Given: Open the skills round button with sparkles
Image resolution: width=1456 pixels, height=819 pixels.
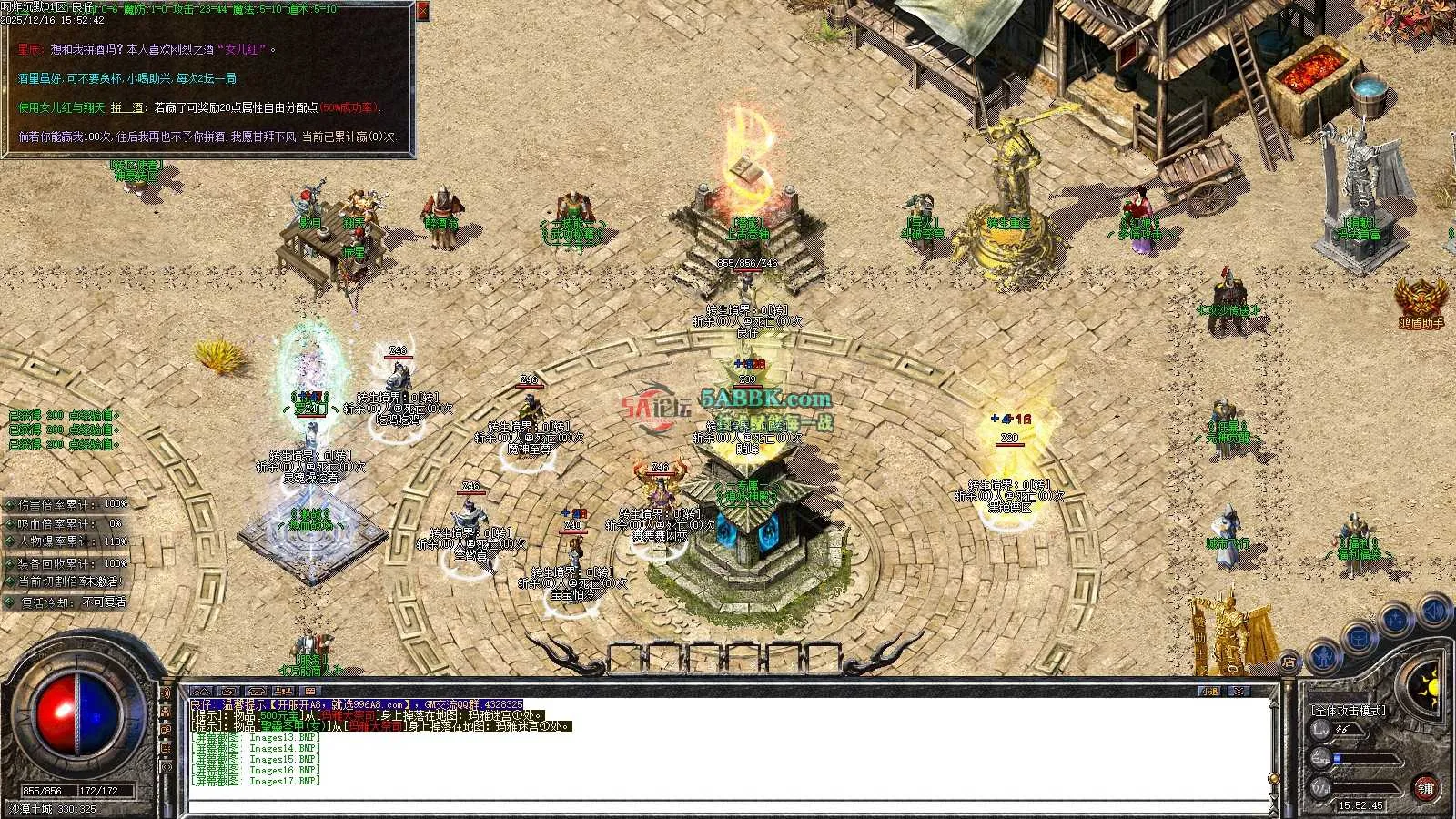Looking at the screenshot, I should tap(1395, 621).
